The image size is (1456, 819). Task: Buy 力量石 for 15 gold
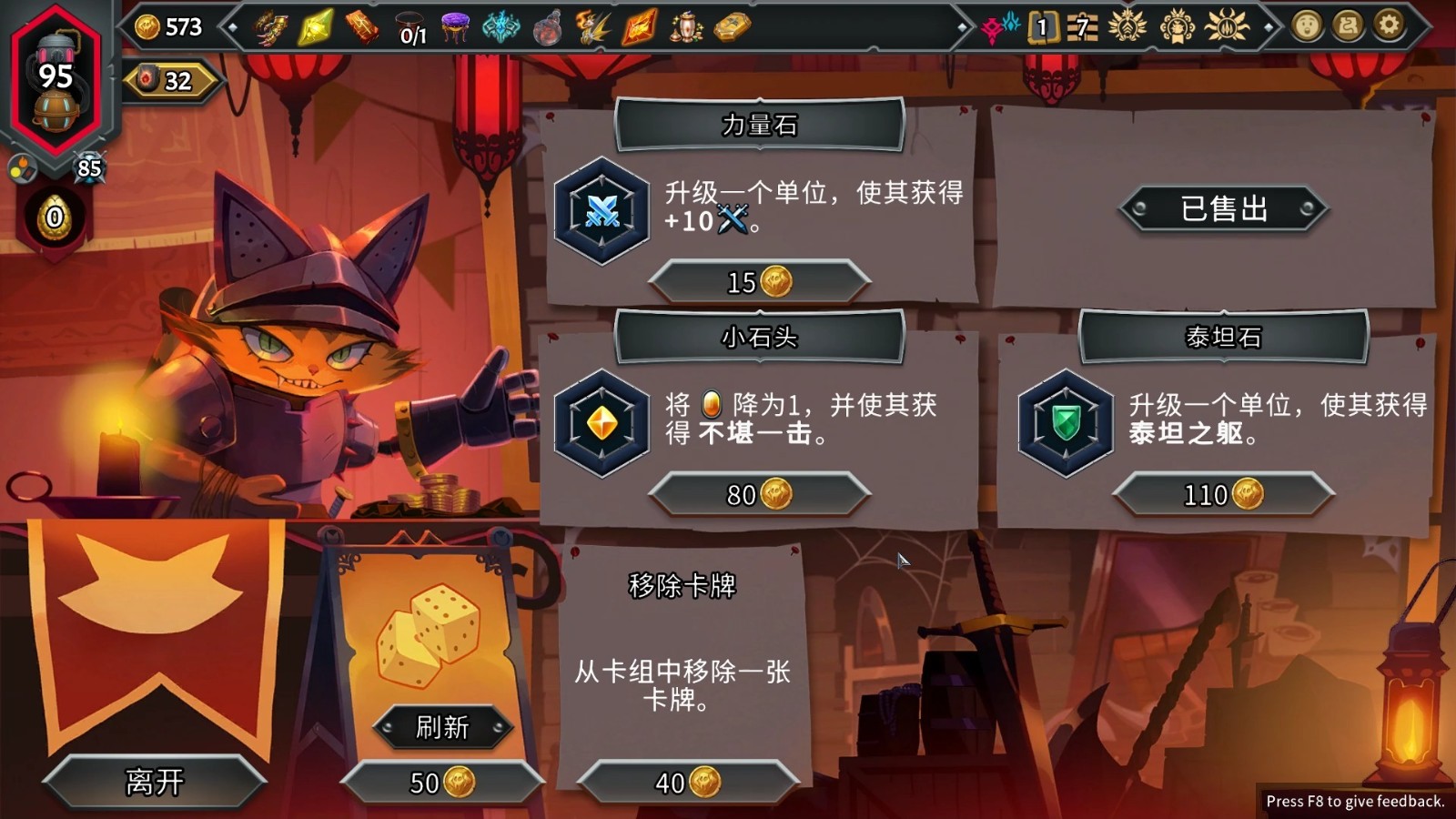(x=761, y=280)
